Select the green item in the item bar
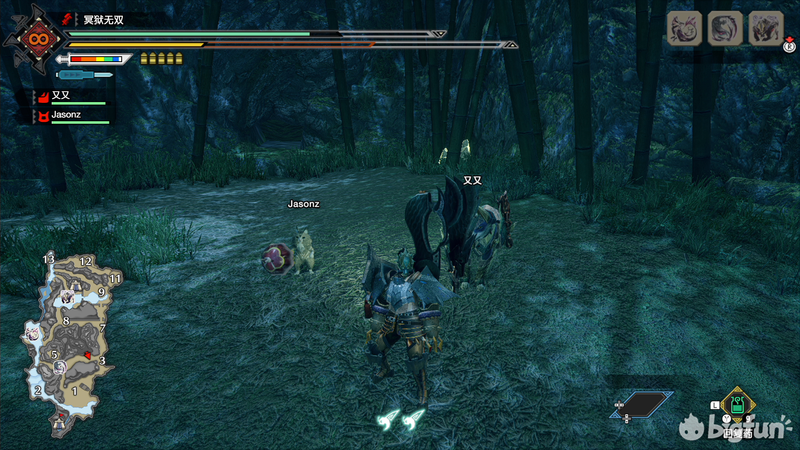 point(736,405)
